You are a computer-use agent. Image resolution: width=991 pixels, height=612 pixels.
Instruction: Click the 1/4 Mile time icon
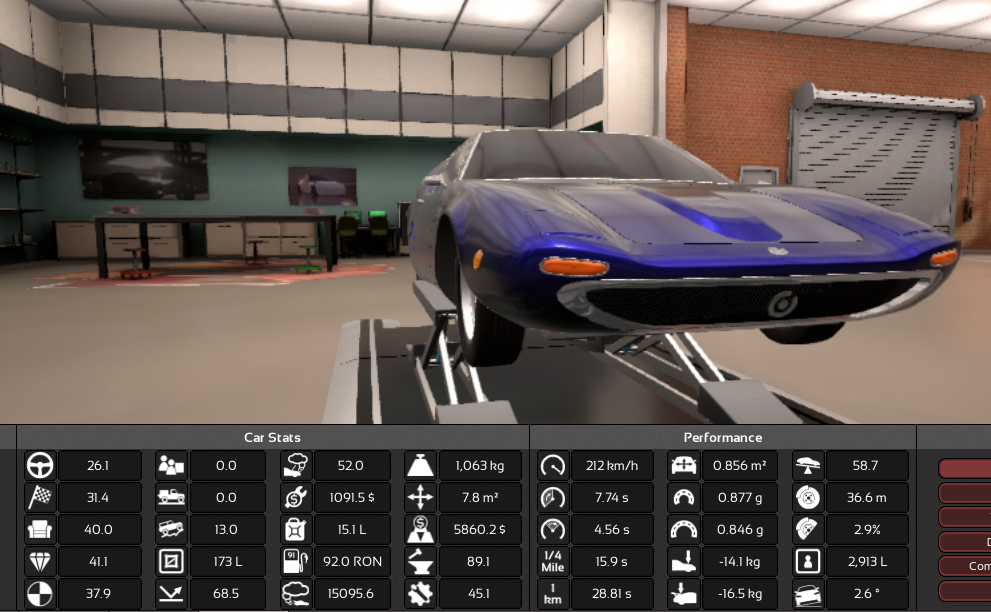point(553,562)
